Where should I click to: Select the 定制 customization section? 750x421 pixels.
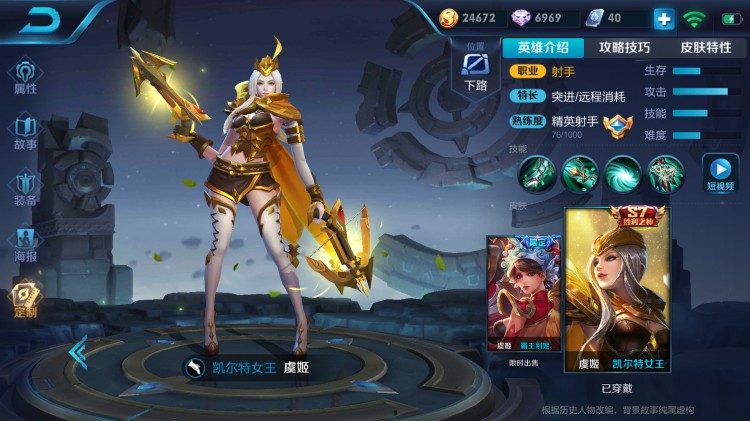click(x=25, y=299)
